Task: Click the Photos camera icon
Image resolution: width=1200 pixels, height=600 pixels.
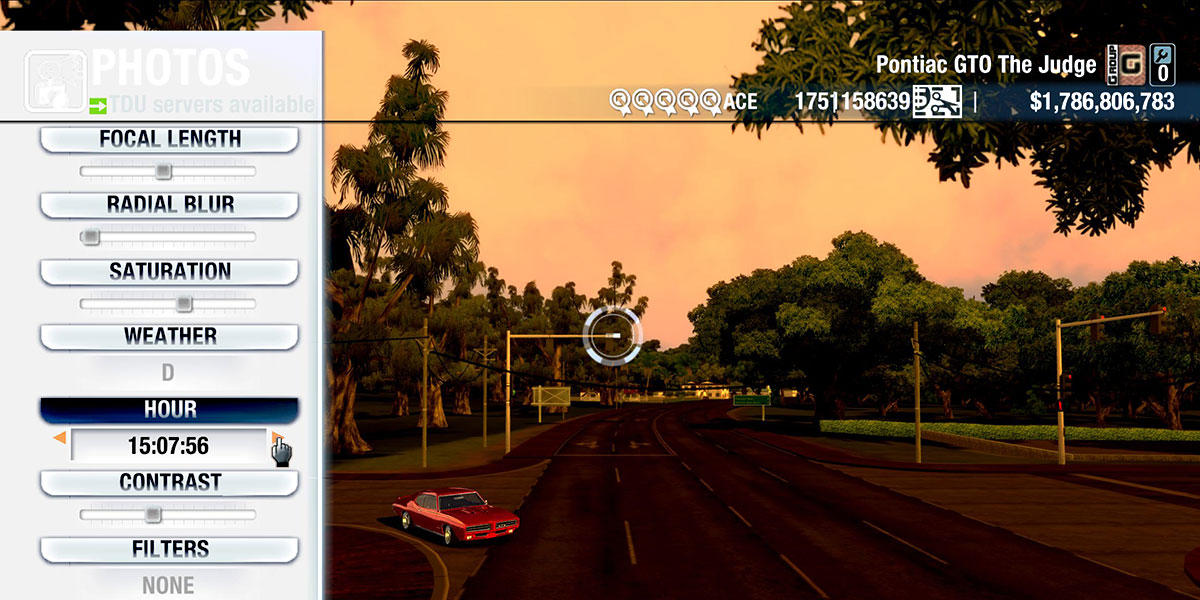Action: (56, 80)
